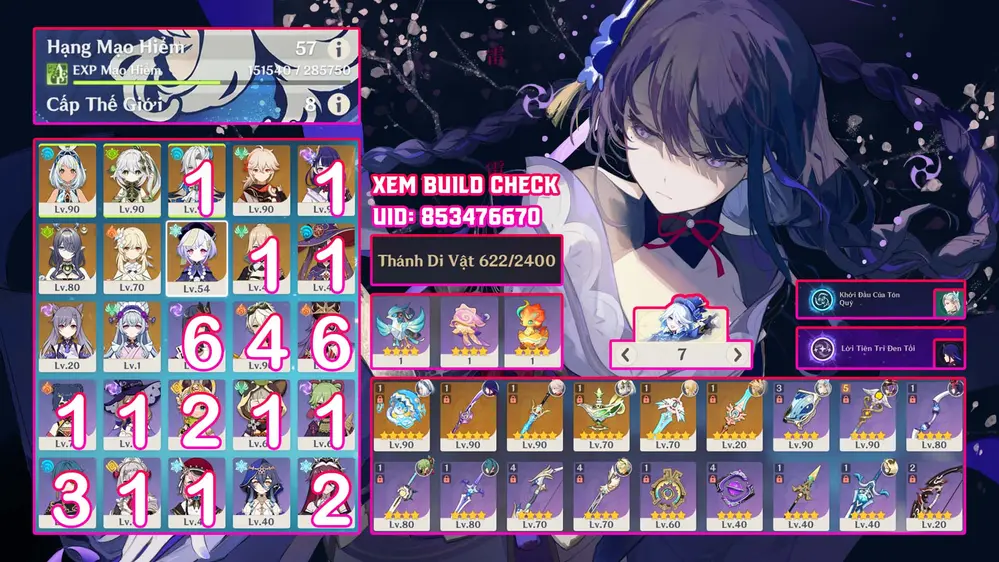
Task: Click the info icon beside Hạng Mạo Hiểm
Action: [x=339, y=47]
